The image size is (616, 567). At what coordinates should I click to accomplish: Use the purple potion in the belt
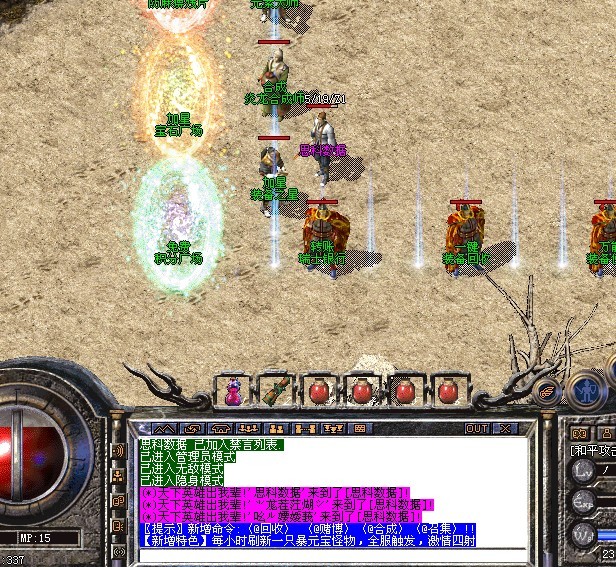[233, 391]
